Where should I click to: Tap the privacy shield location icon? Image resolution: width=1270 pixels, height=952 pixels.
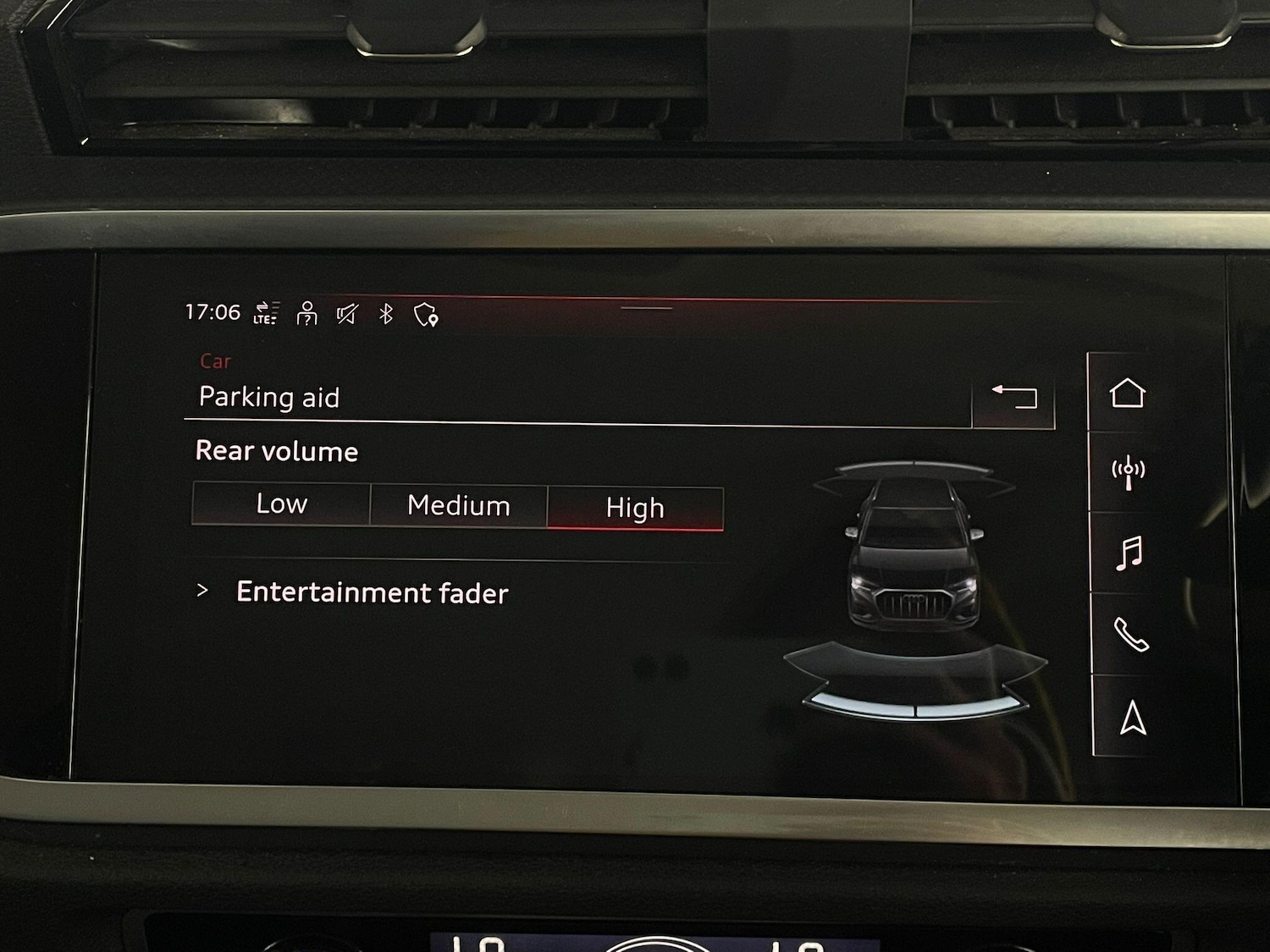click(x=426, y=316)
